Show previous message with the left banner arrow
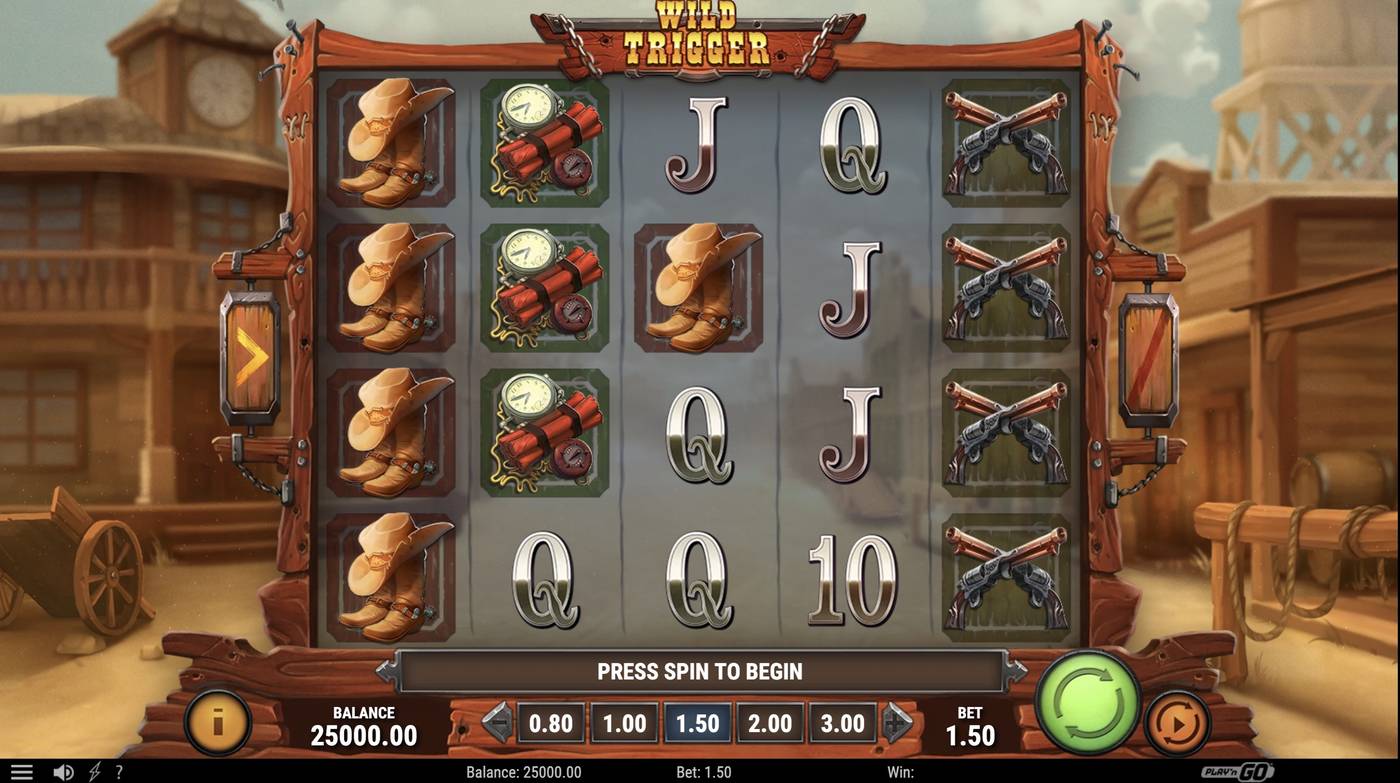The width and height of the screenshot is (1400, 783). point(385,671)
